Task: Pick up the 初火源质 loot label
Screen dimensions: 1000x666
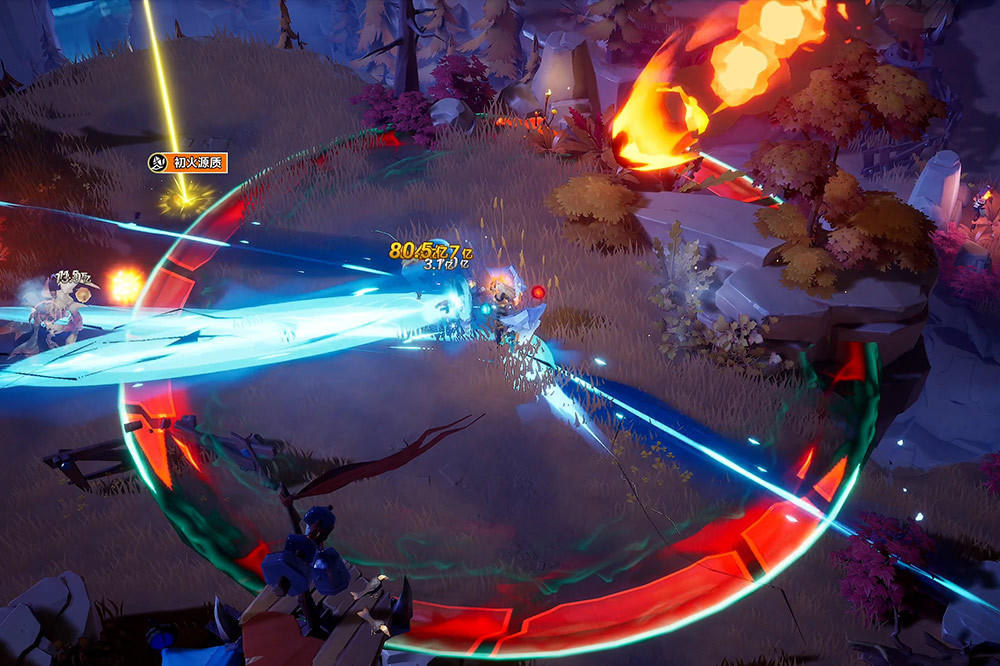Action: [189, 162]
